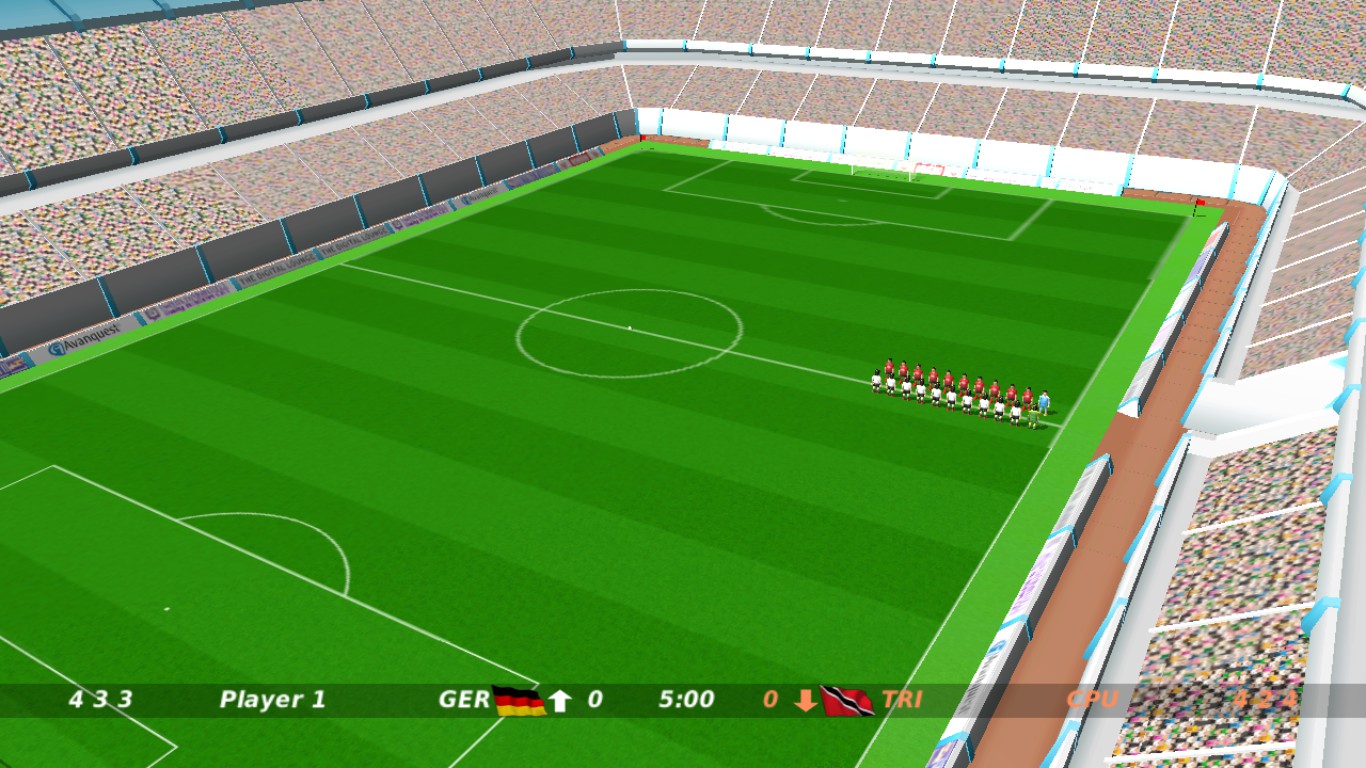Choose the 4 3 3 formation label
Viewport: 1366px width, 768px height.
point(100,700)
